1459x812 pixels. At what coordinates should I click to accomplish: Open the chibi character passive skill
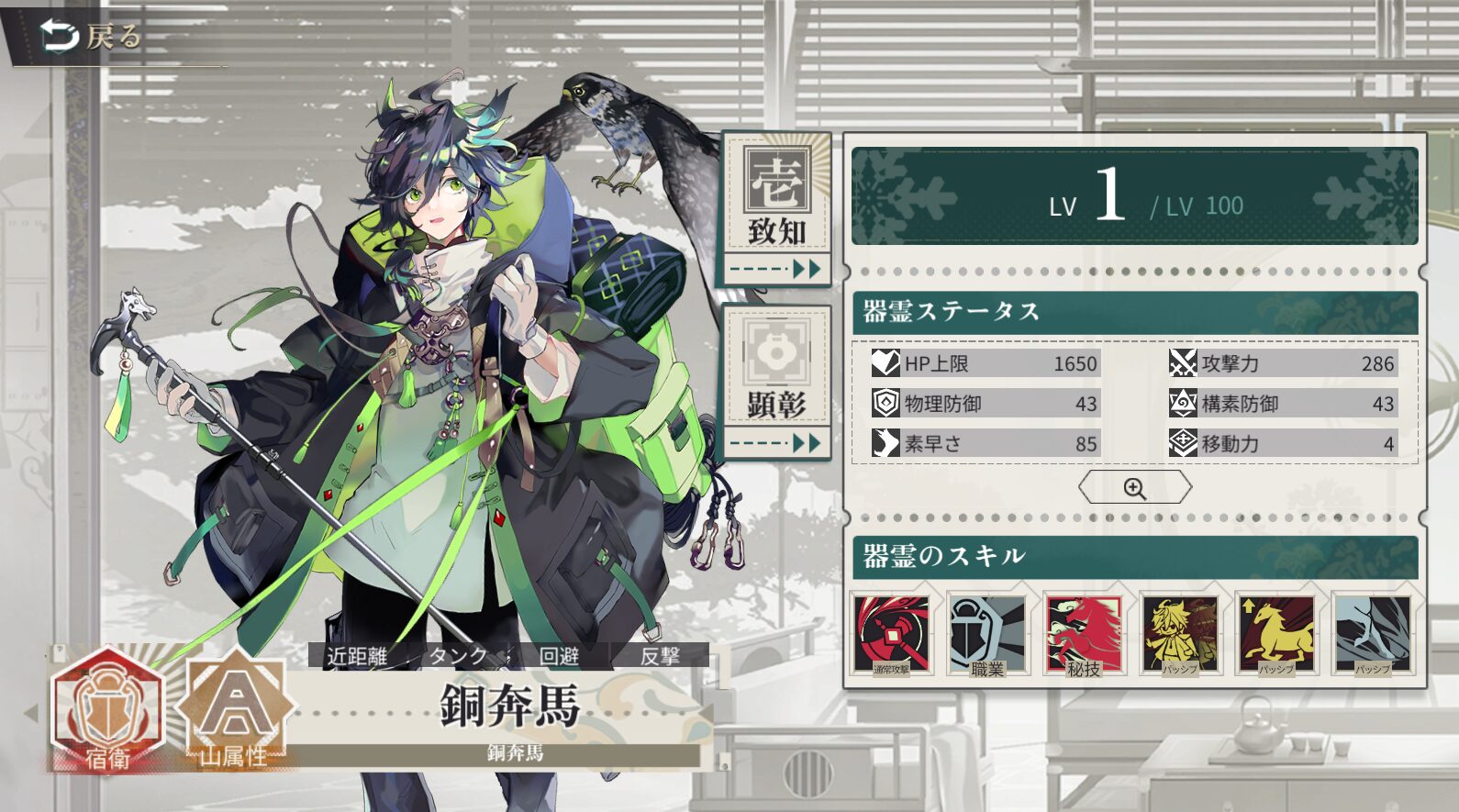coord(1180,635)
